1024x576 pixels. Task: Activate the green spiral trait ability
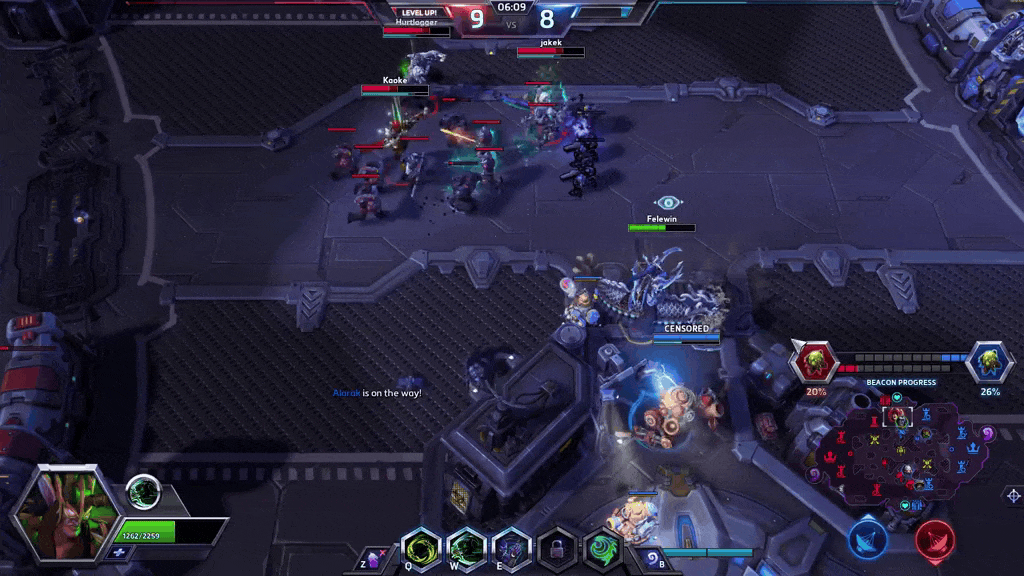[603, 549]
